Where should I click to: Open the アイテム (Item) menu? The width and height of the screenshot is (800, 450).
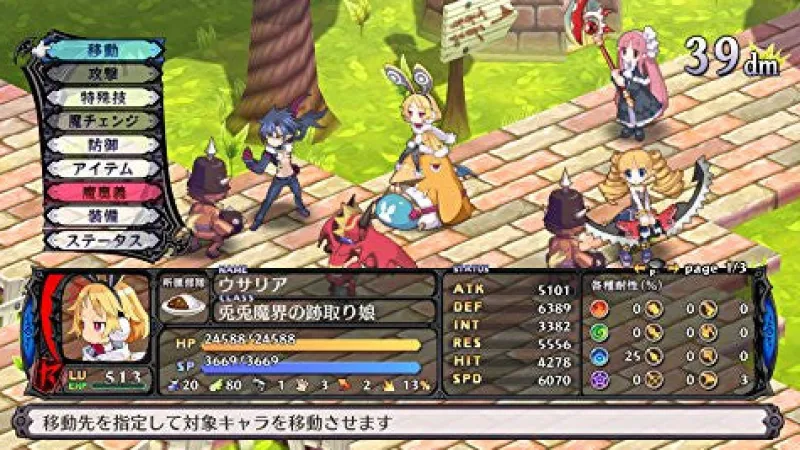click(104, 169)
